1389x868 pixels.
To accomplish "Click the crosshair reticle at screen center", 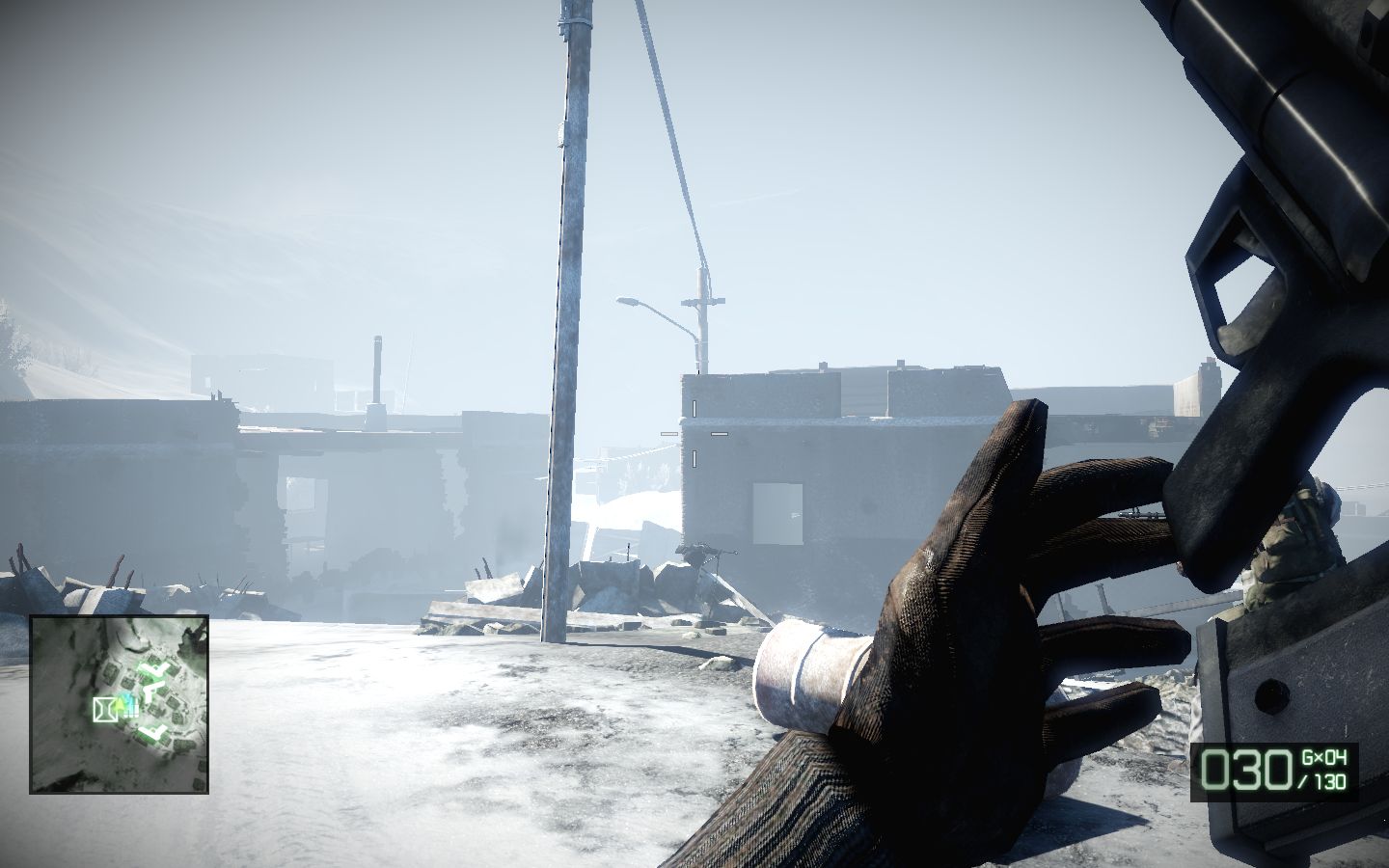I will tap(694, 436).
